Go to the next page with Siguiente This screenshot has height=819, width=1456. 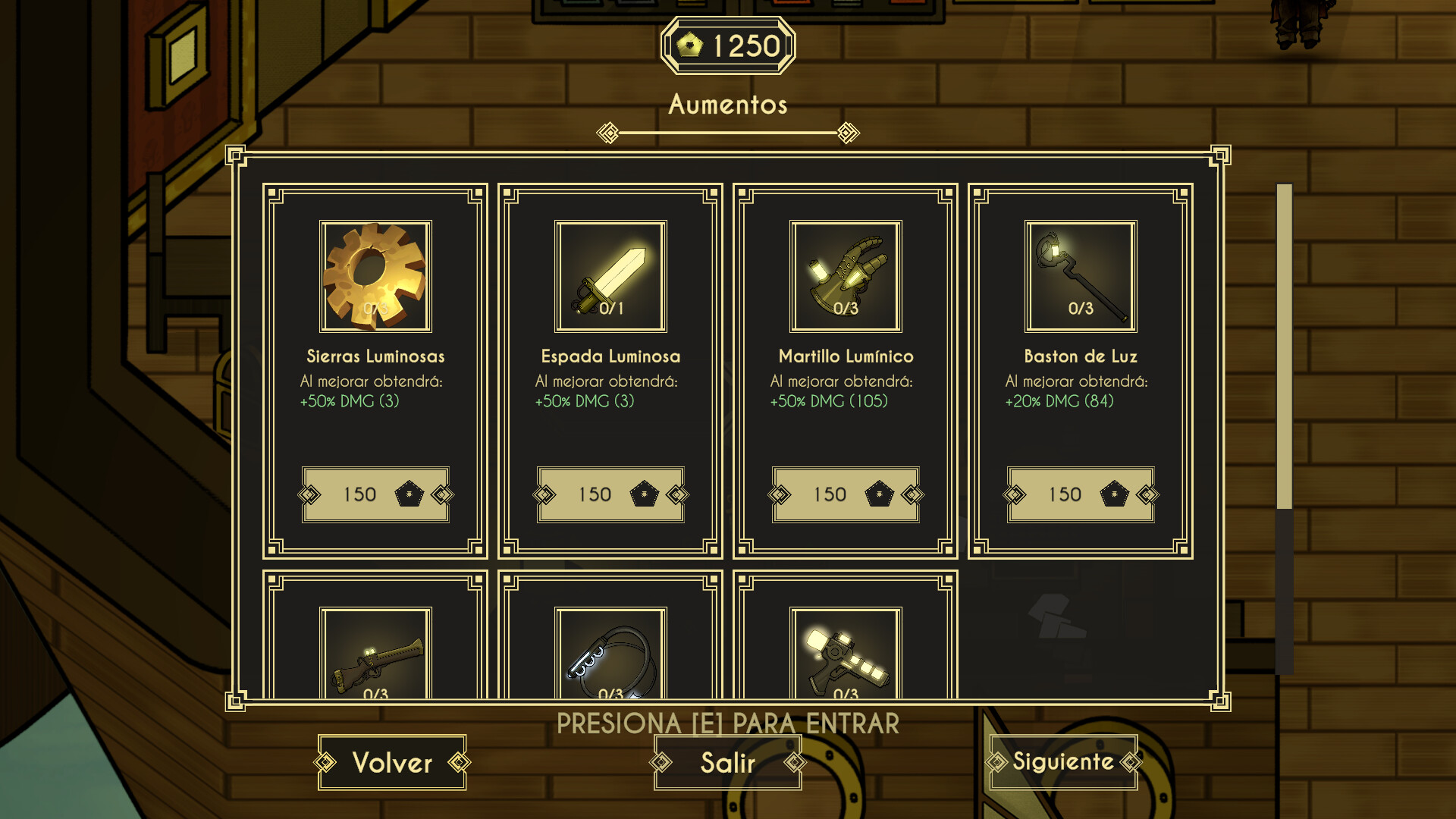click(1063, 761)
